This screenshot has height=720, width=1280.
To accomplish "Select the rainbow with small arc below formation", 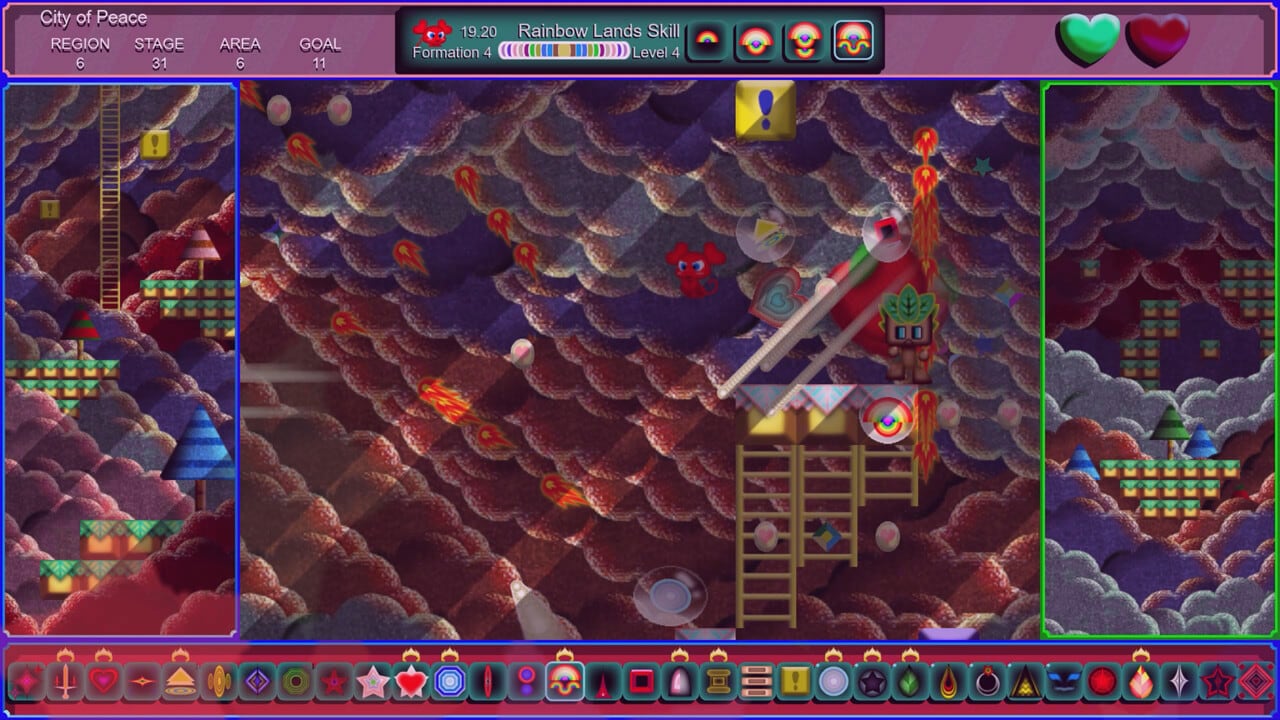I will (x=805, y=41).
